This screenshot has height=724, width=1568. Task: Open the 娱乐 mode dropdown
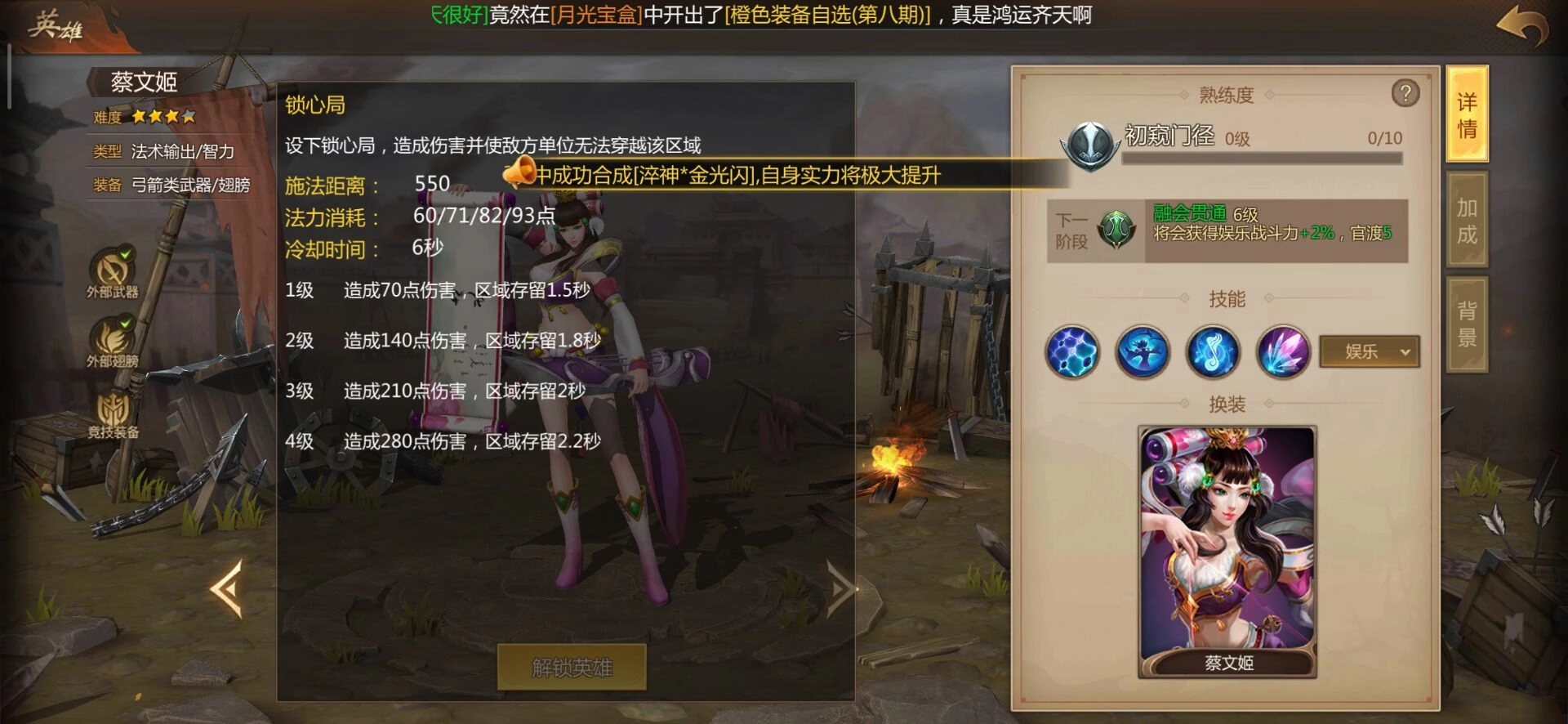coord(1369,352)
